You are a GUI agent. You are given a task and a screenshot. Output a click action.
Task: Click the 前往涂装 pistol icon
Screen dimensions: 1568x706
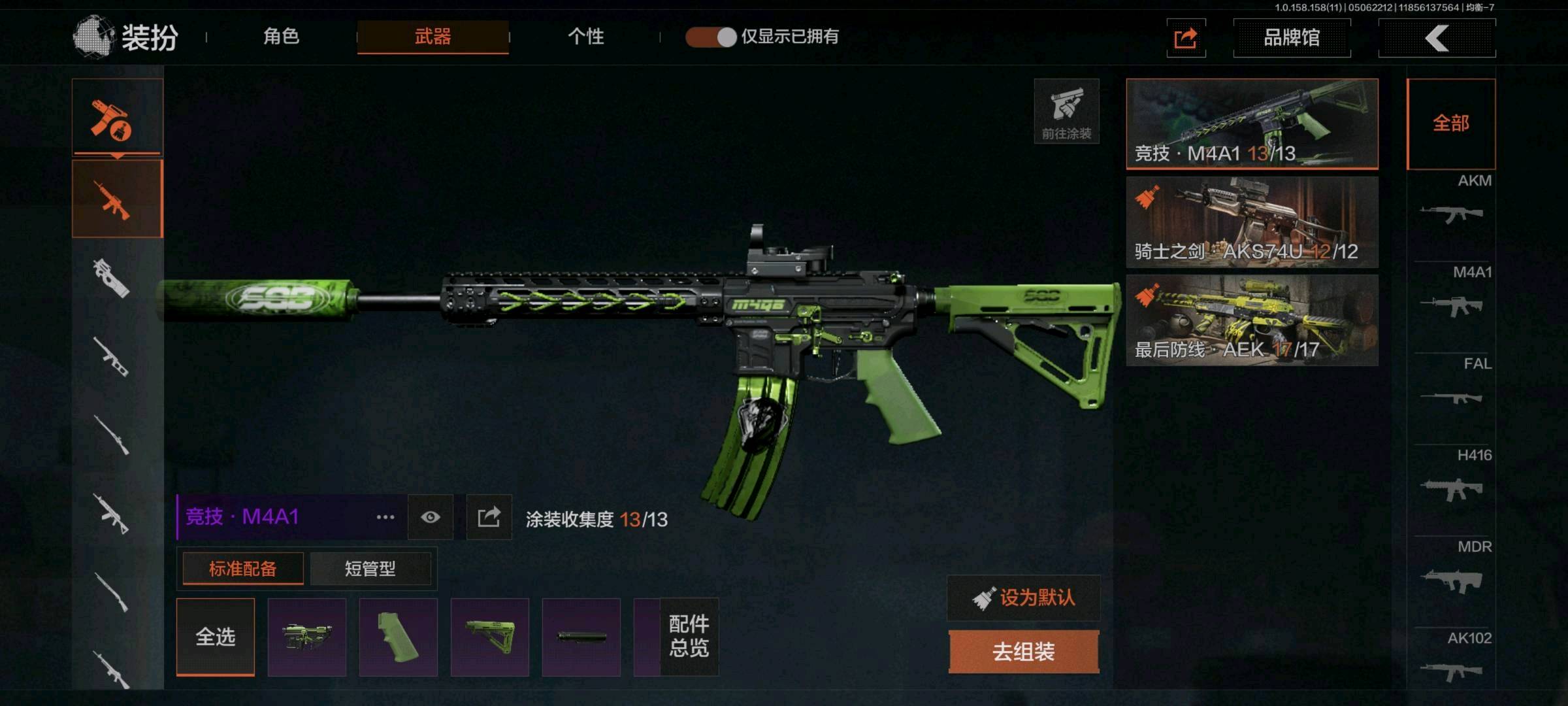[x=1066, y=111]
